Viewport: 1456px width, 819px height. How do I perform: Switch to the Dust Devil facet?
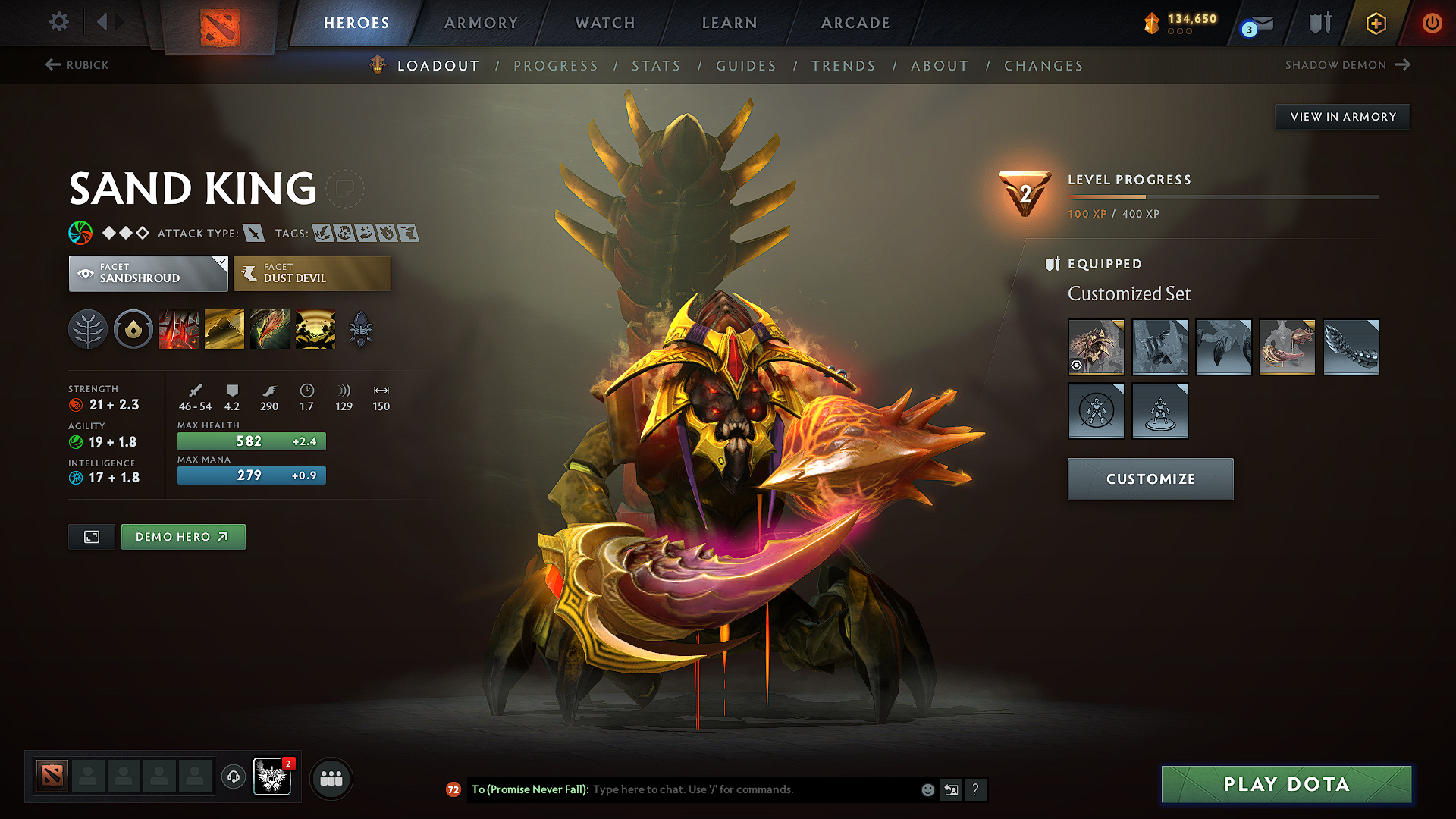[x=311, y=273]
